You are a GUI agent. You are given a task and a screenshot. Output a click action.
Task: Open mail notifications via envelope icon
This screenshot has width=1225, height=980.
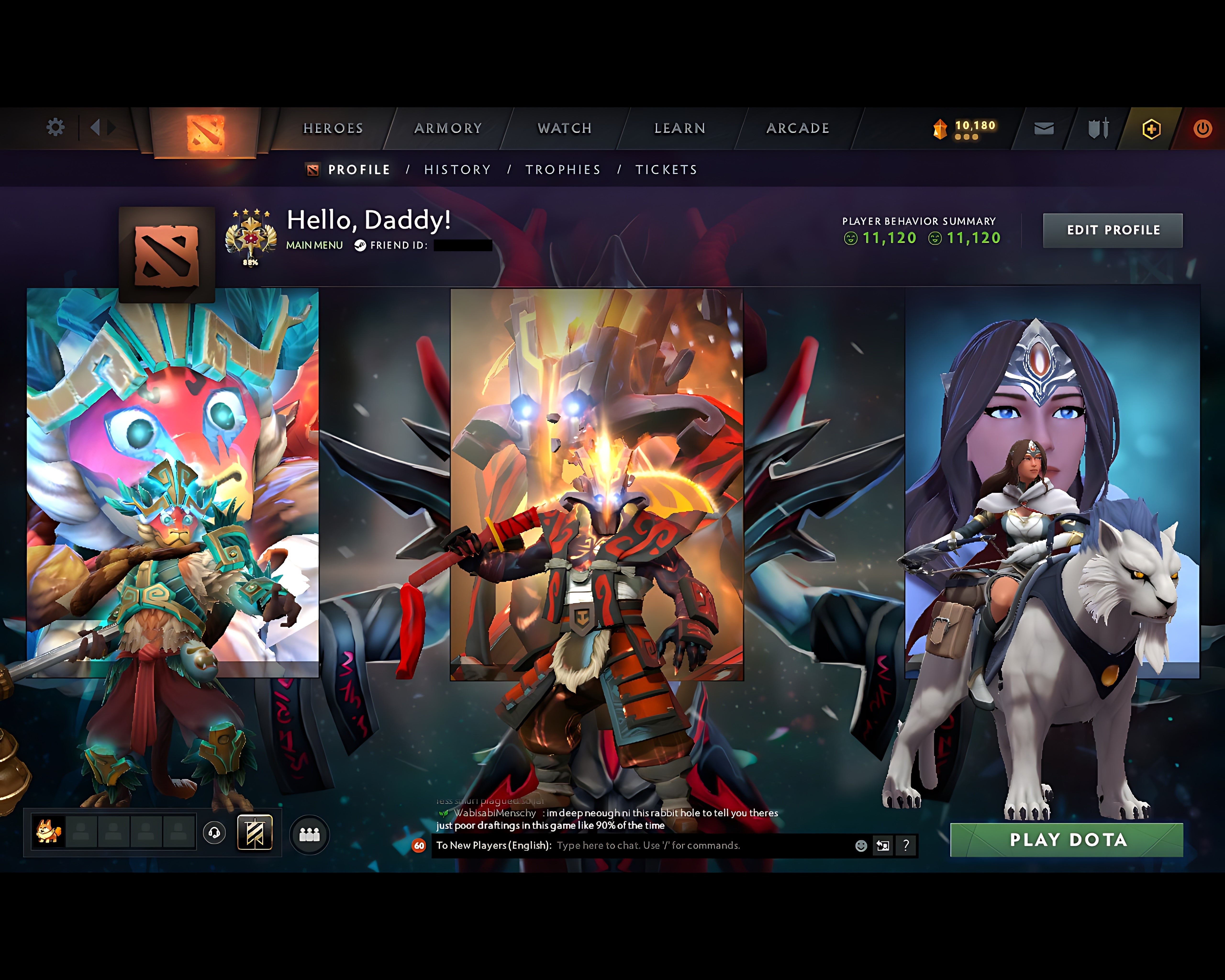click(1043, 128)
